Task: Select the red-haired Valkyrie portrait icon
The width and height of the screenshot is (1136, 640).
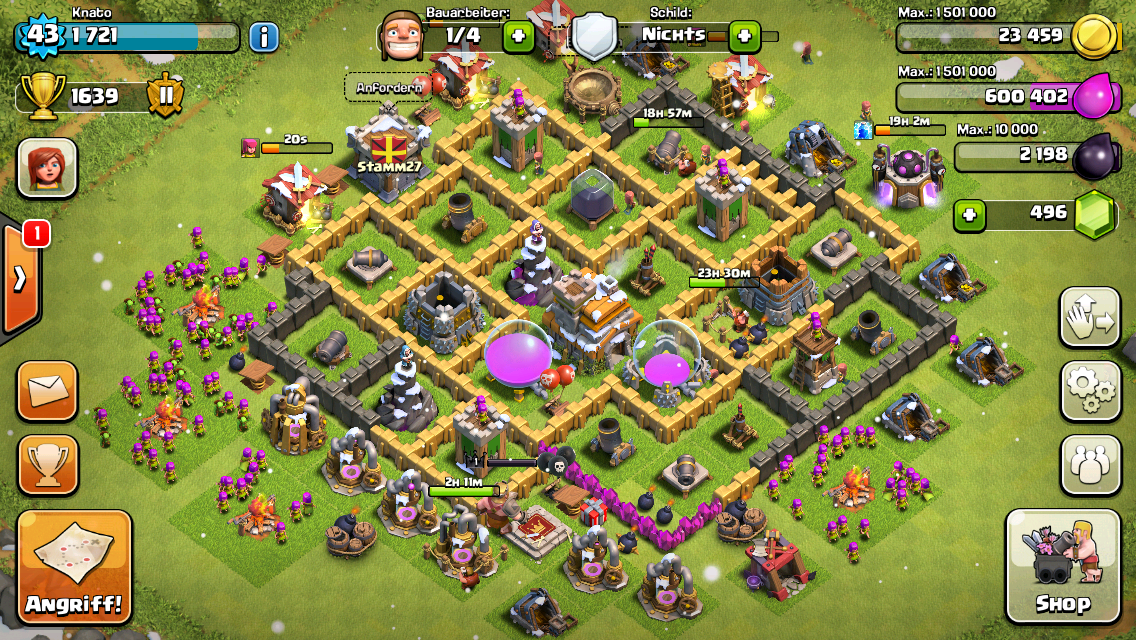Action: tap(47, 167)
